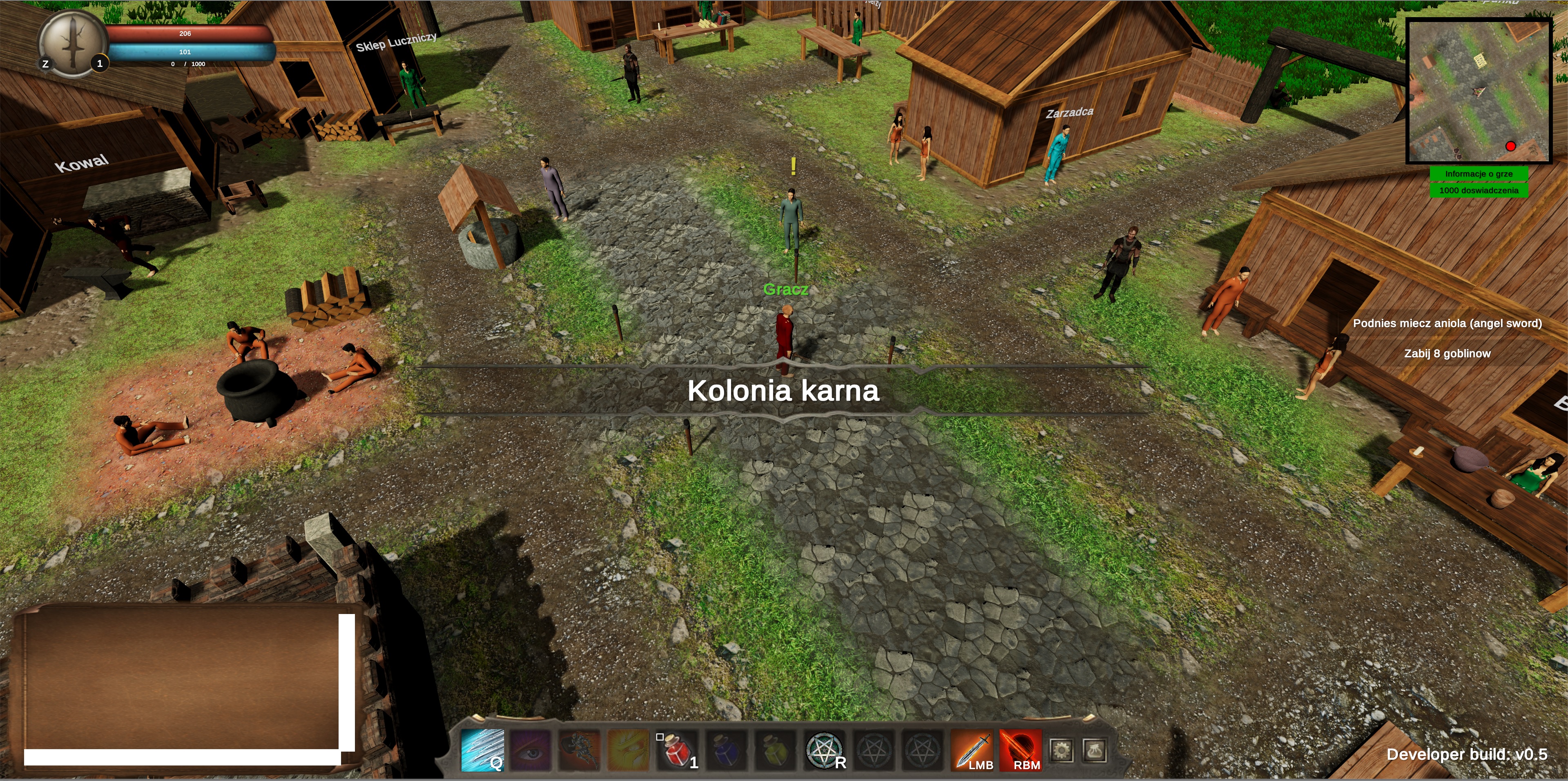Select the "Zabij 8 goblinow" quest objective

[1447, 354]
